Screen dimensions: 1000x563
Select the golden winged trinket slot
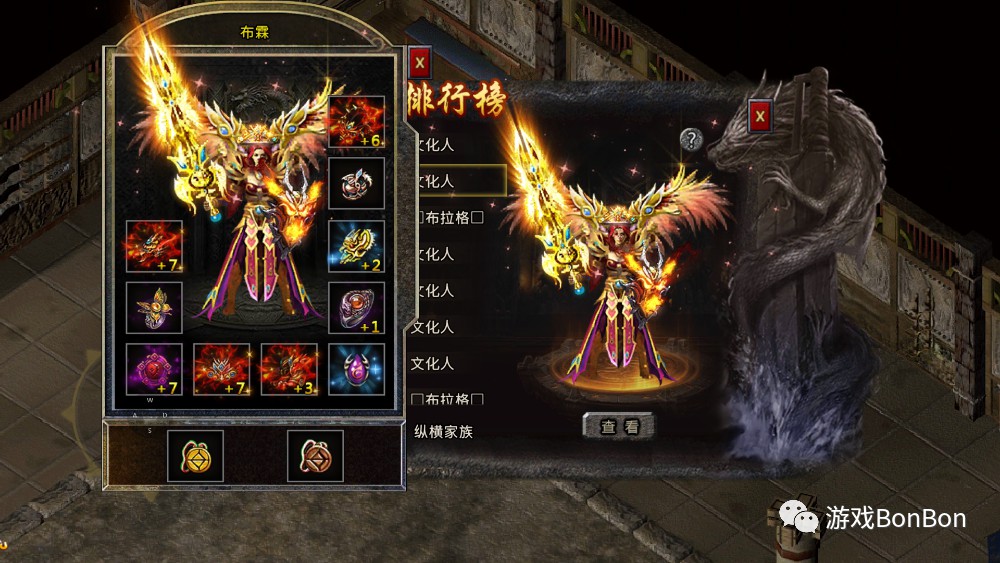point(154,308)
